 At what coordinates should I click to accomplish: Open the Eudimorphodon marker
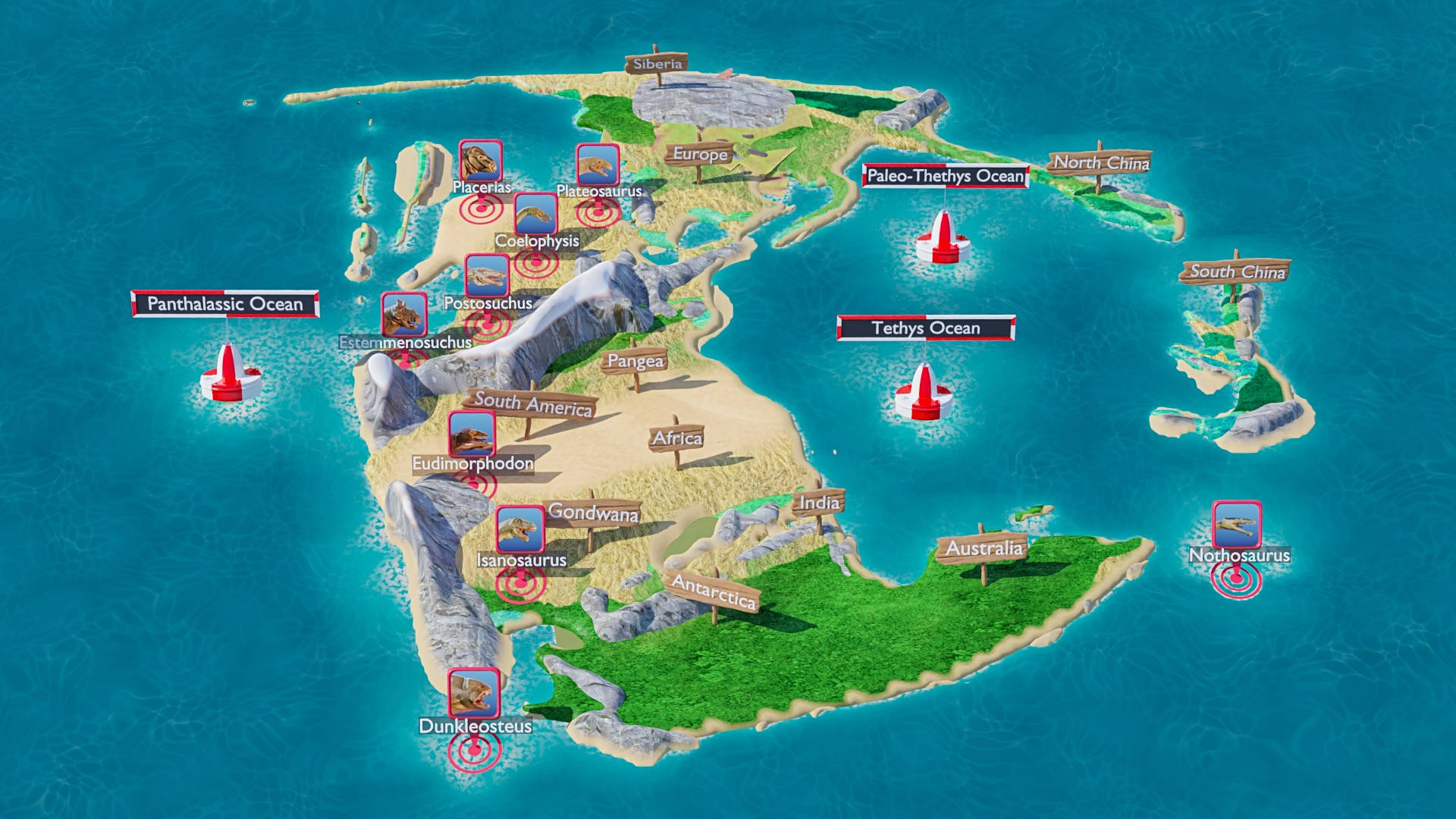471,434
